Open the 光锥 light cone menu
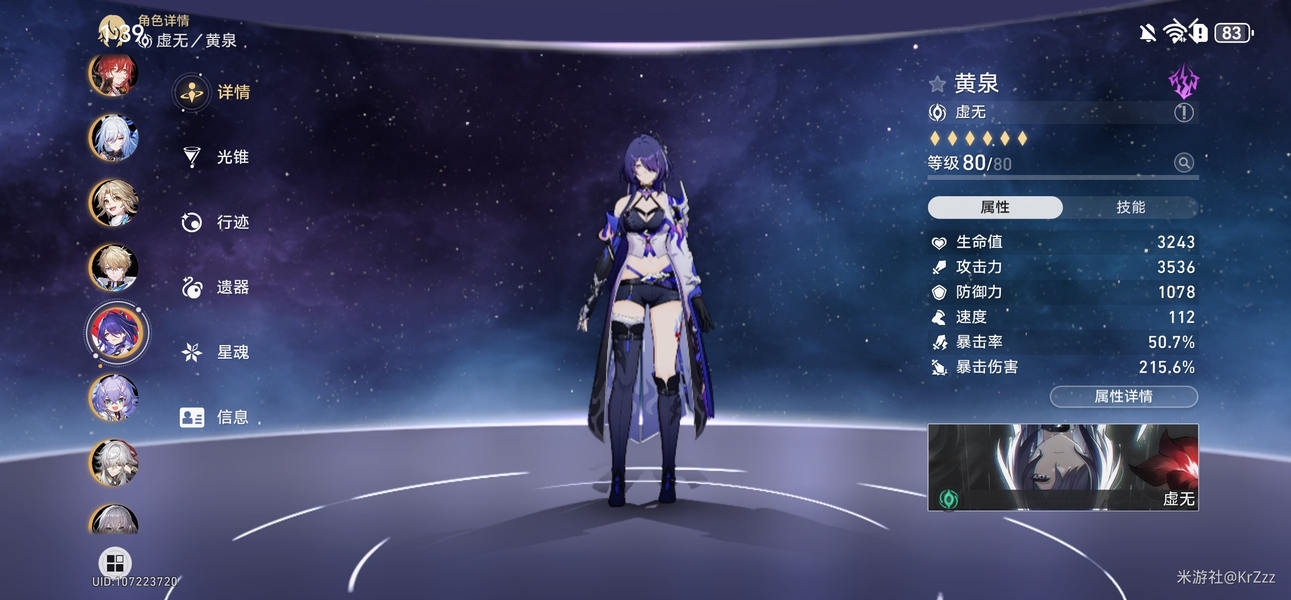This screenshot has width=1291, height=600. (x=215, y=158)
